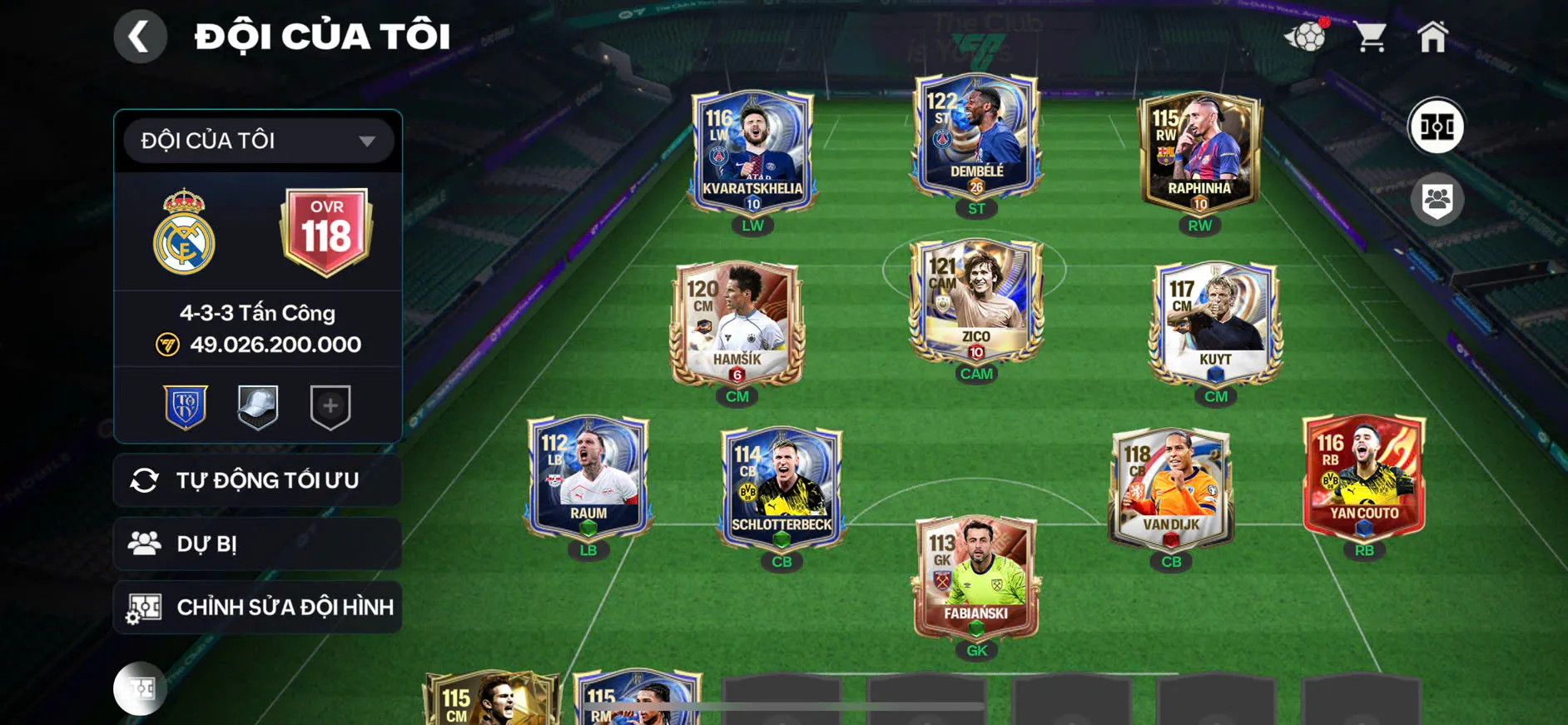Select the Raphinha RW card

point(1199,151)
